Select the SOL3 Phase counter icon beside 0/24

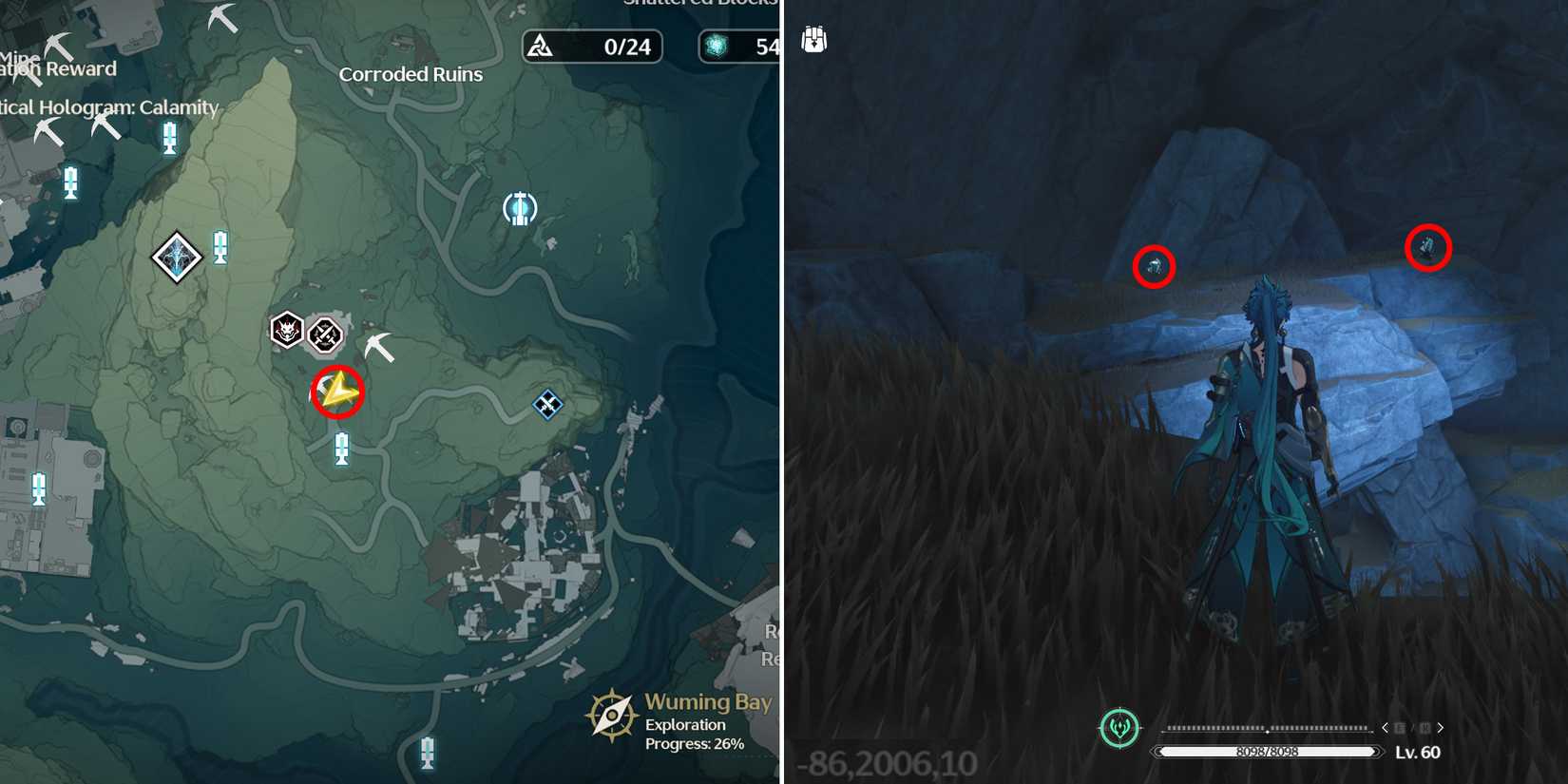[542, 47]
